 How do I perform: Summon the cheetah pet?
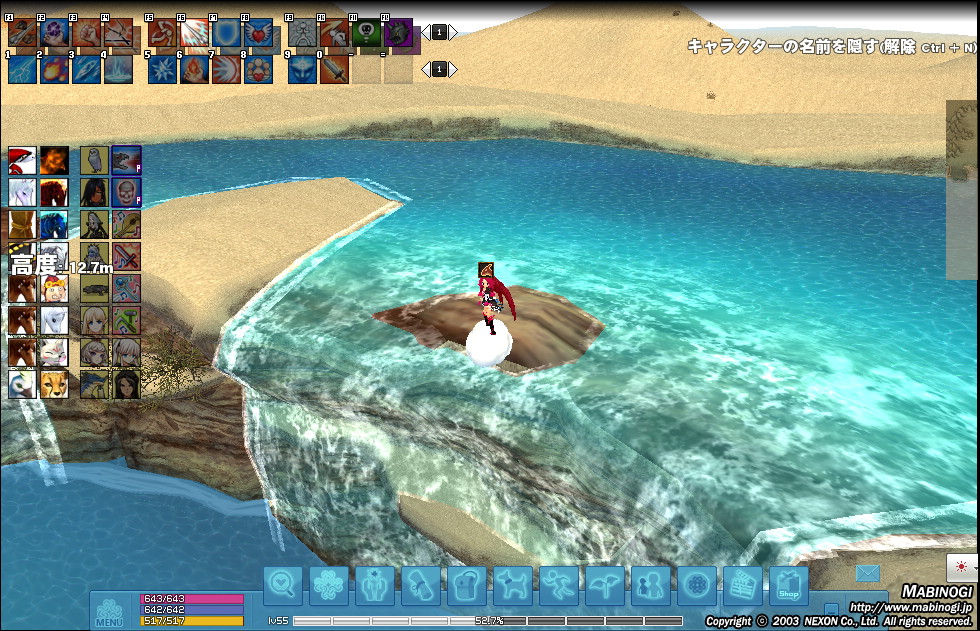[x=54, y=385]
